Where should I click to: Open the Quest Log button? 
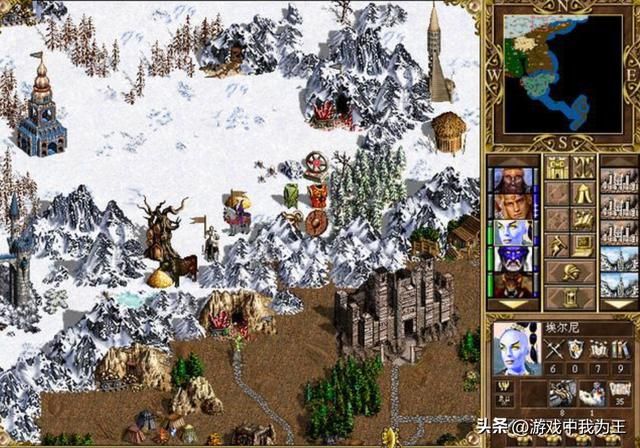pos(556,194)
